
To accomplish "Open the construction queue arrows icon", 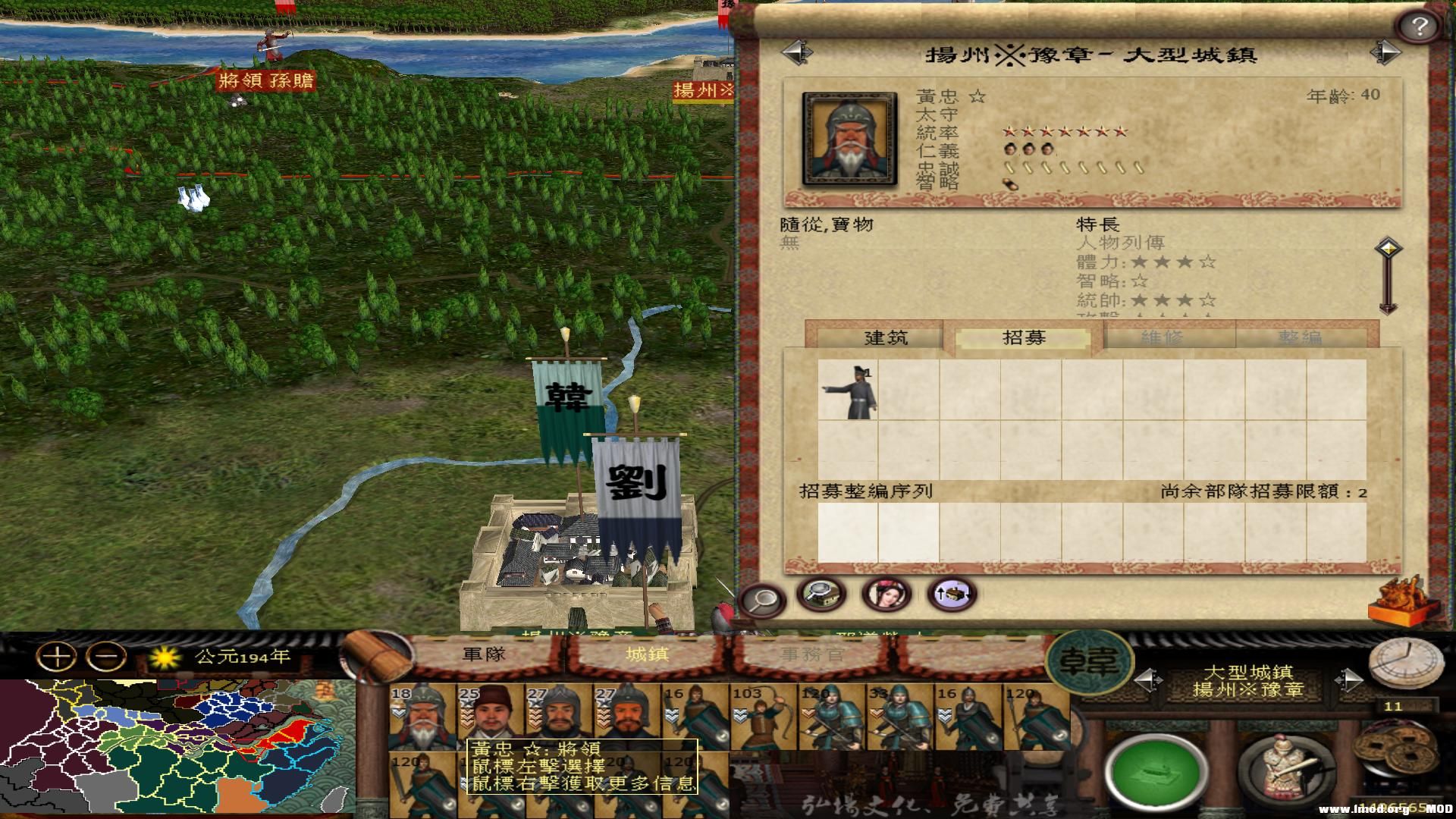I will 952,595.
